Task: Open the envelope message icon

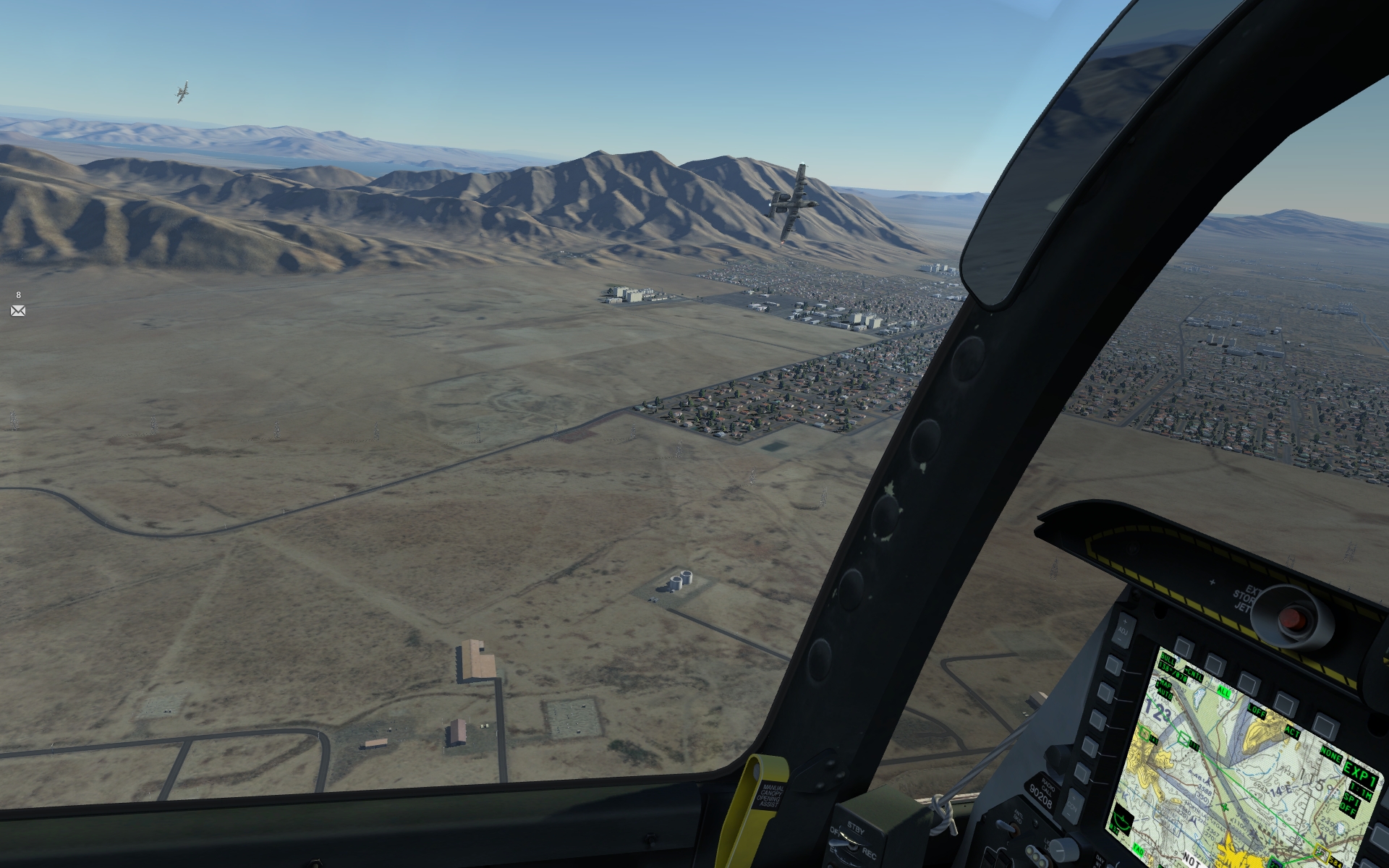Action: (x=18, y=310)
